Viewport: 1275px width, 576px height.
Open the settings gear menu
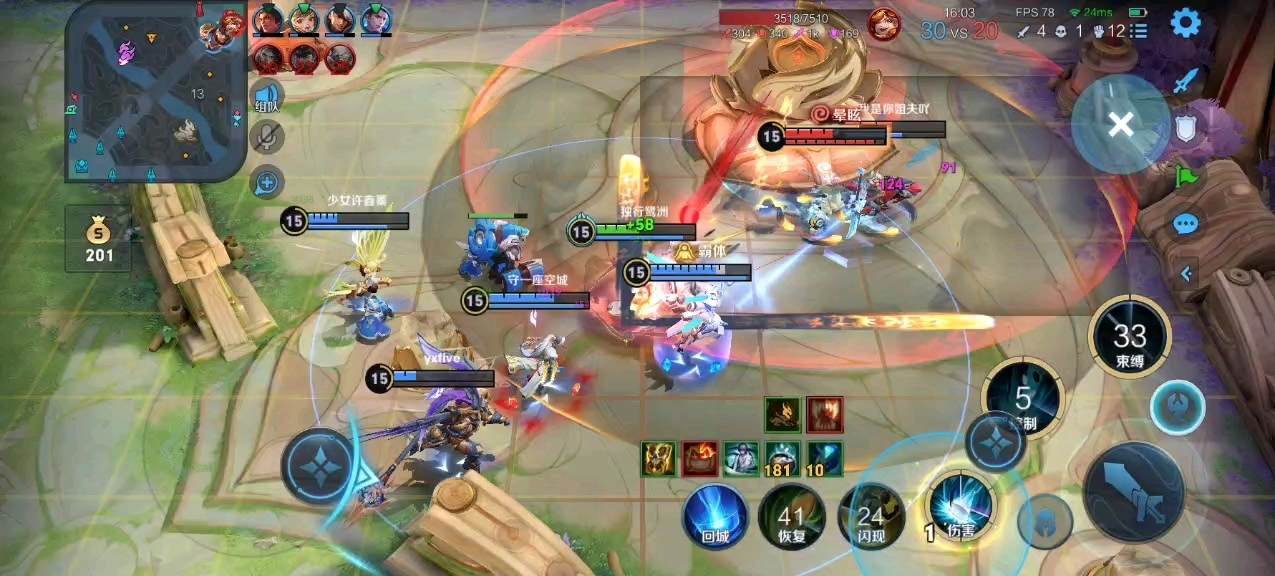pyautogui.click(x=1185, y=22)
